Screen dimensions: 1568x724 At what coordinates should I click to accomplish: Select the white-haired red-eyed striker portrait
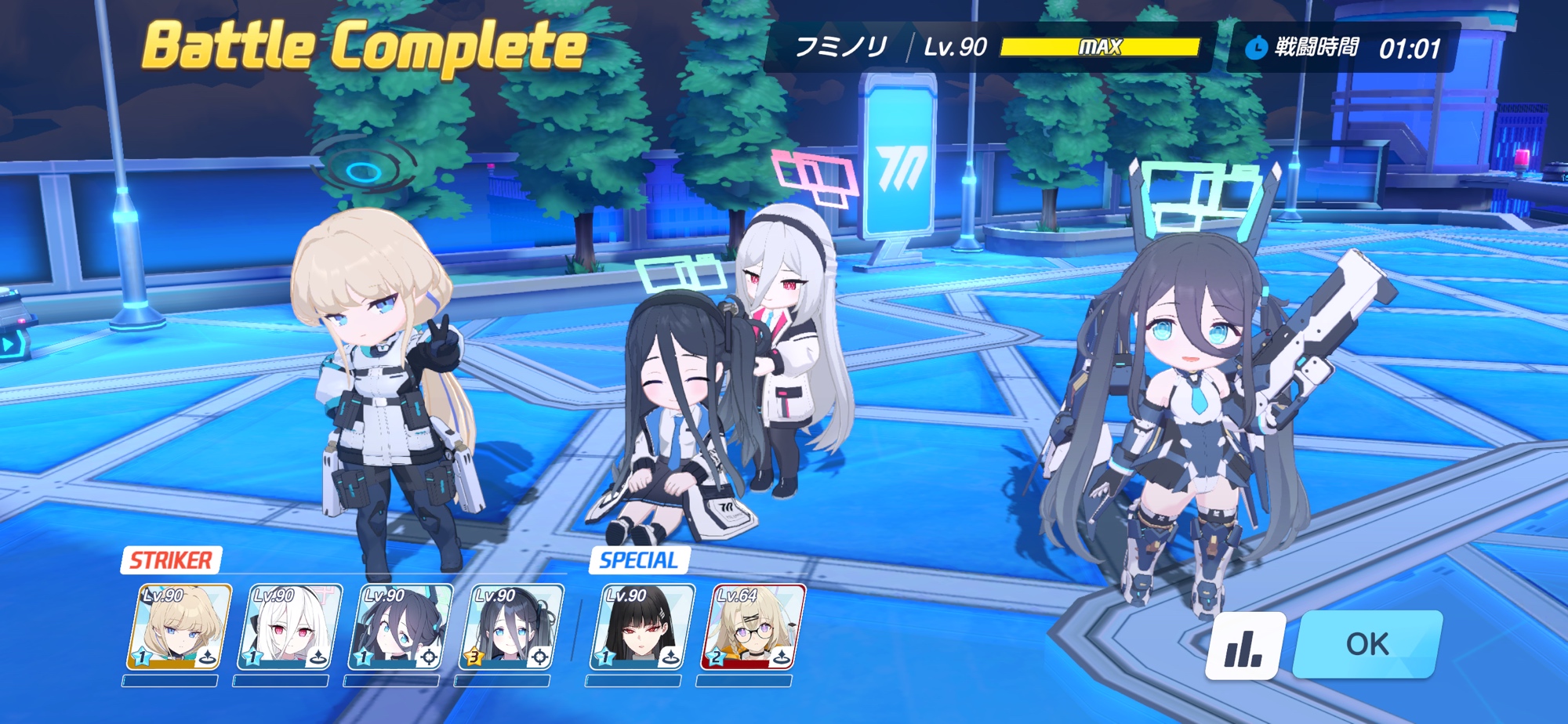[289, 628]
